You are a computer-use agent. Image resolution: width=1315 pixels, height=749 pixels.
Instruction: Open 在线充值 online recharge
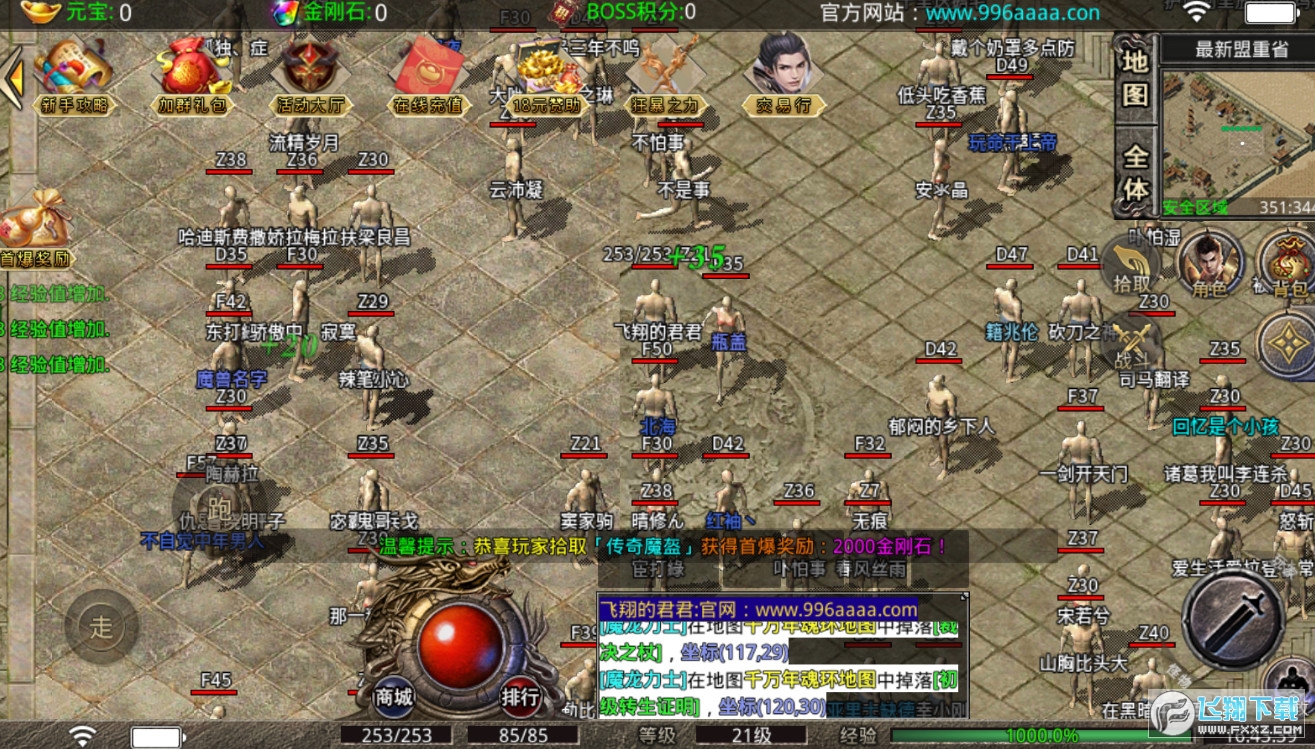[428, 77]
